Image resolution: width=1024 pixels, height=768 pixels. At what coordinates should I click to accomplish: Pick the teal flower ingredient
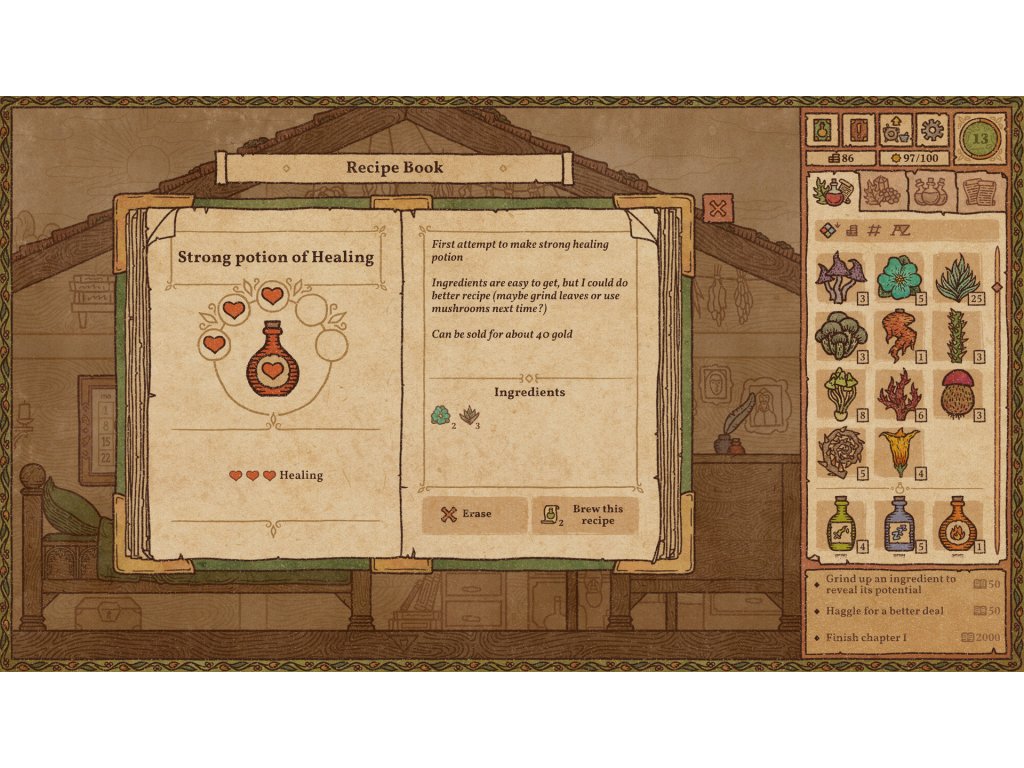[898, 277]
